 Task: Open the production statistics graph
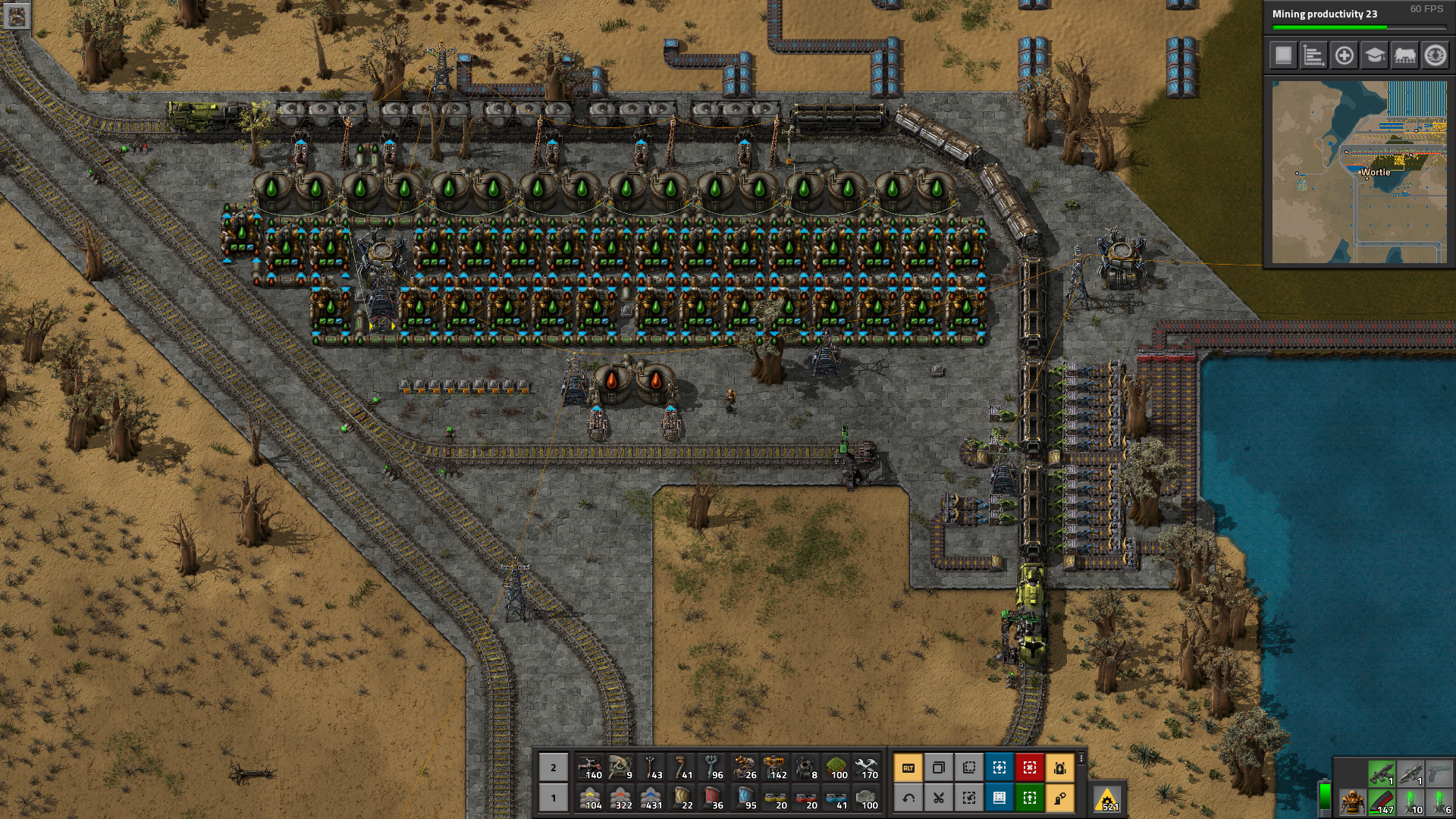click(1313, 56)
